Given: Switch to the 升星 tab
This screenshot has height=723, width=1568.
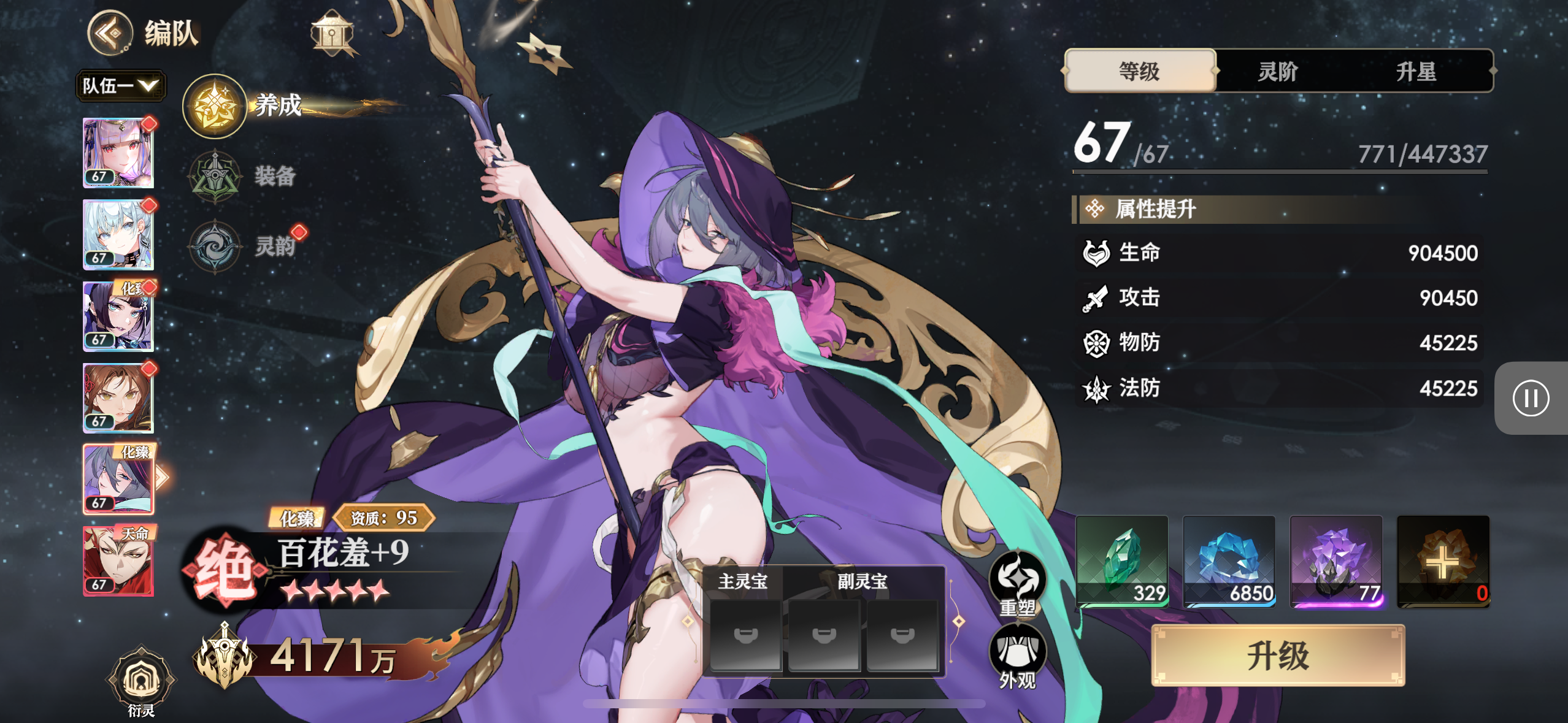Looking at the screenshot, I should (x=1416, y=71).
